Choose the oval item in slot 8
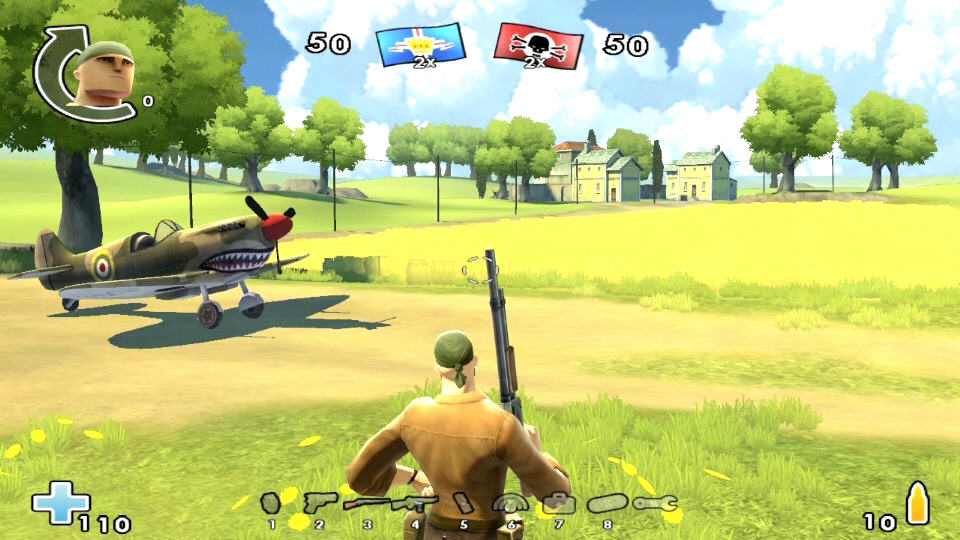Viewport: 960px width, 540px height. 607,503
